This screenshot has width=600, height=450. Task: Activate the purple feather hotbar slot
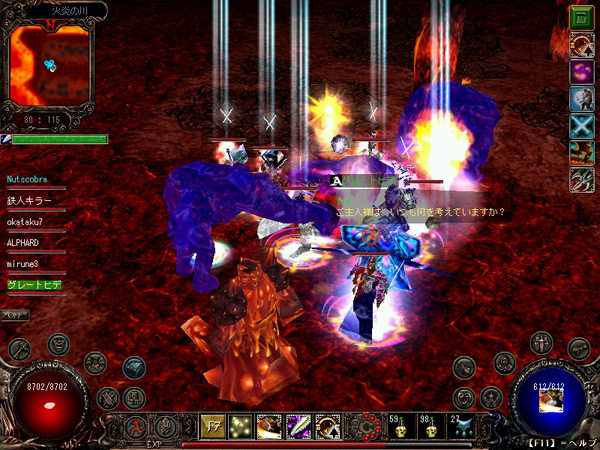(x=297, y=425)
